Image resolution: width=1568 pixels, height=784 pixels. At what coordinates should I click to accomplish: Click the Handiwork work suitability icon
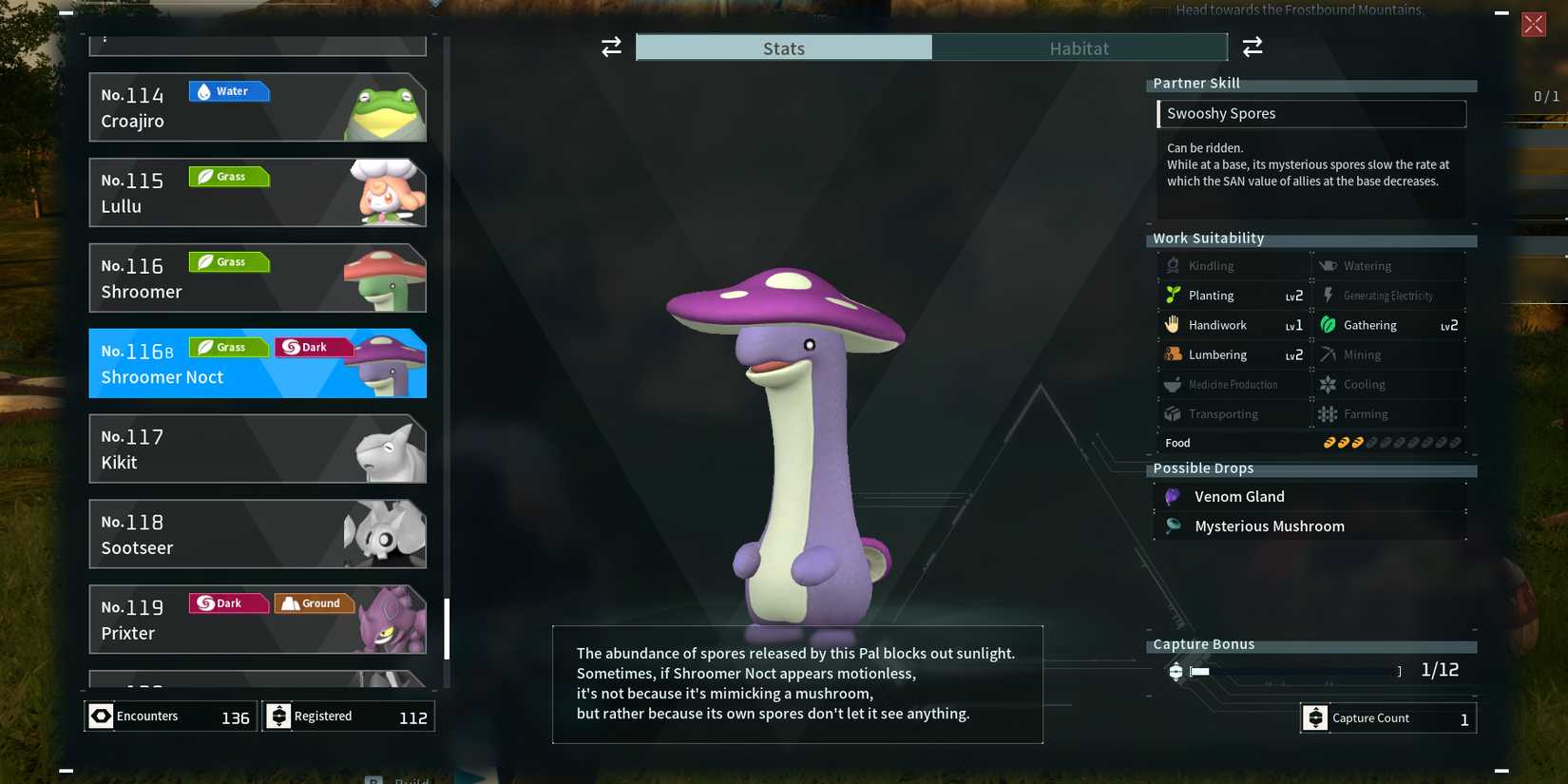pos(1173,325)
